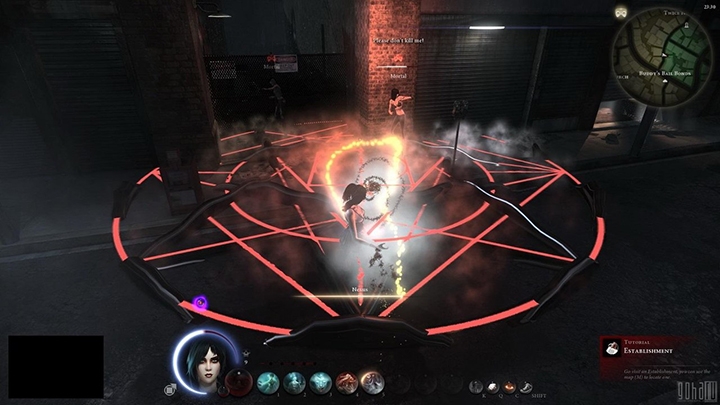Open the Establishment tutorial notification

click(654, 352)
